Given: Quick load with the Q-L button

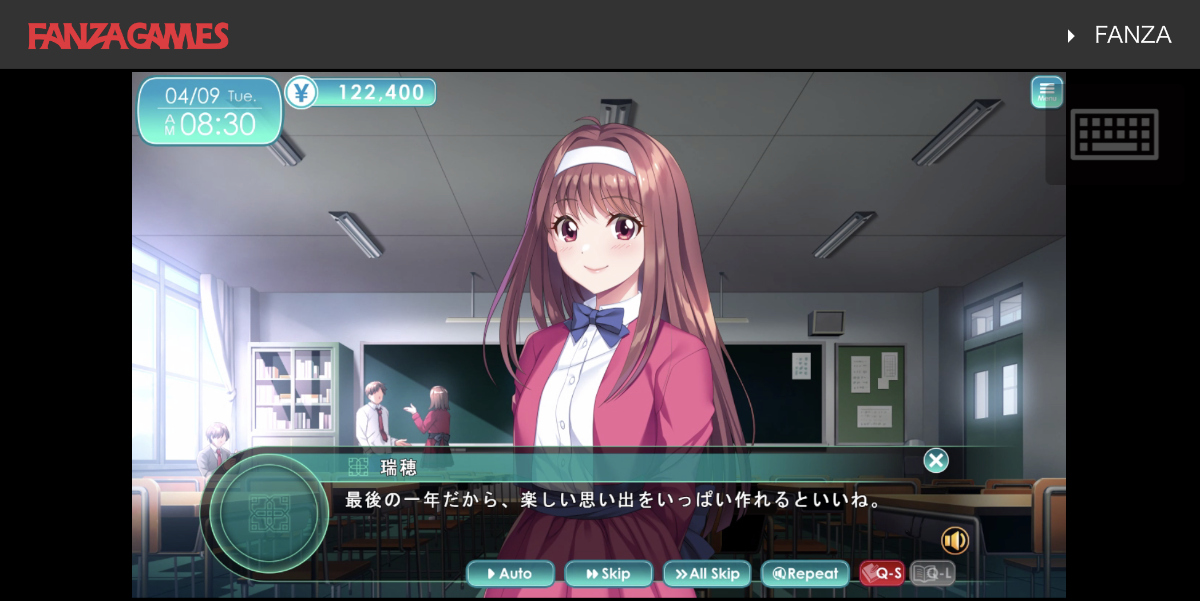Looking at the screenshot, I should (x=933, y=574).
